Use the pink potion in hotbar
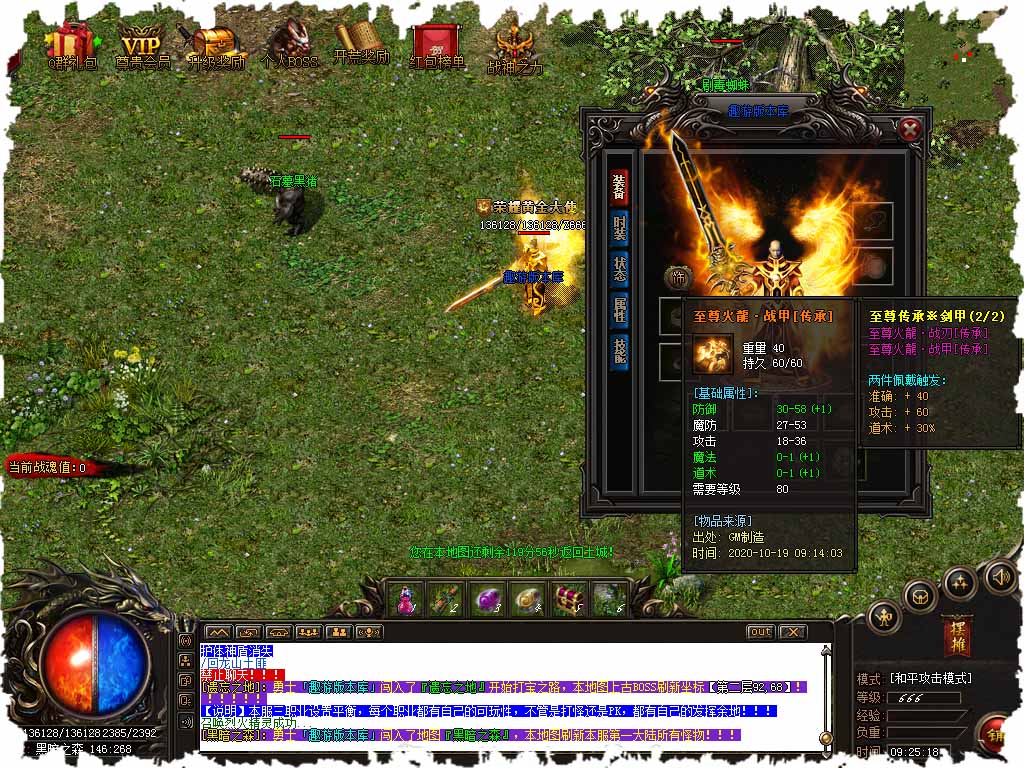This screenshot has width=1024, height=768. (x=406, y=598)
